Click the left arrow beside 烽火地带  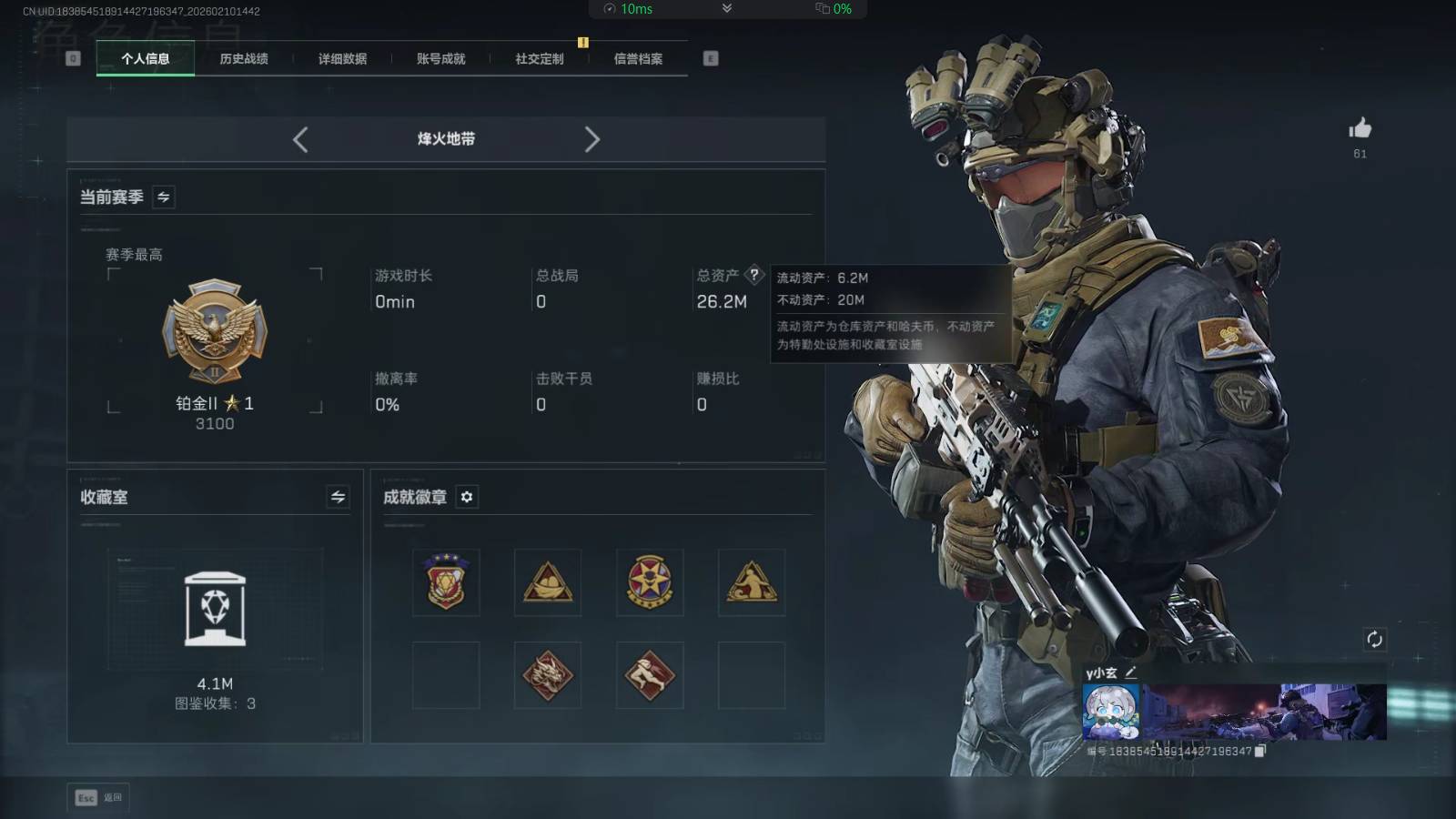[x=300, y=139]
